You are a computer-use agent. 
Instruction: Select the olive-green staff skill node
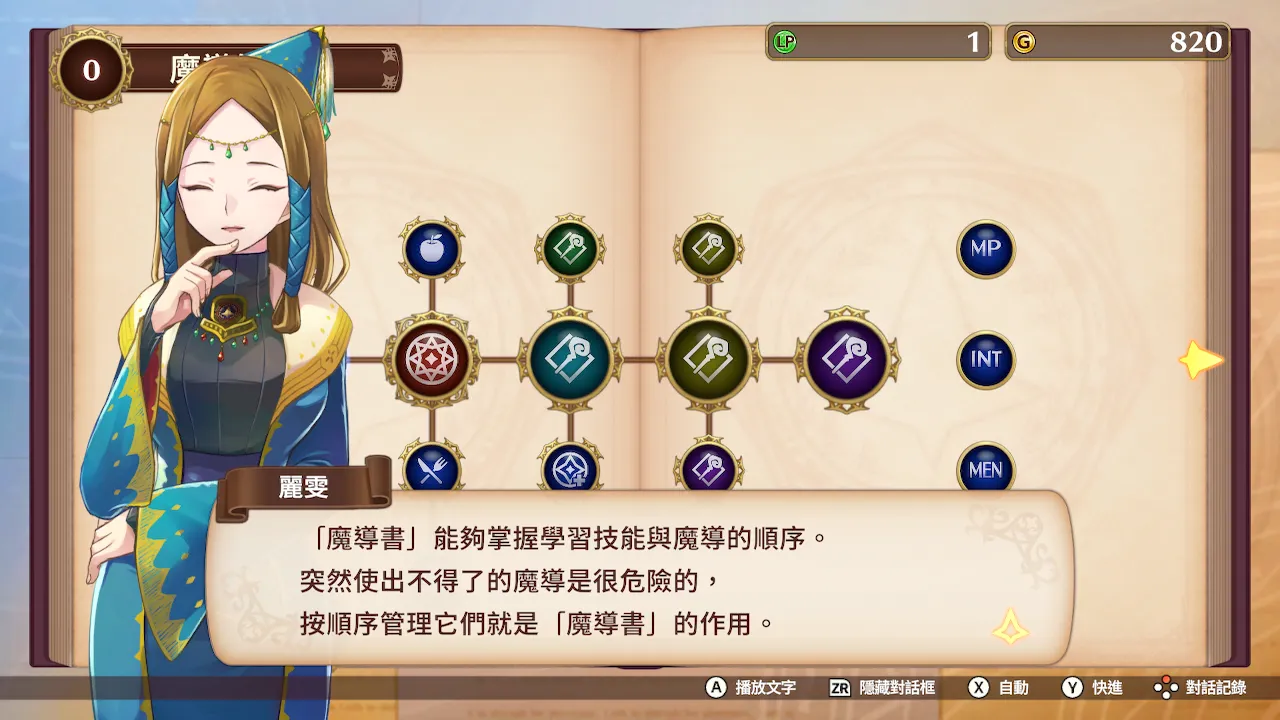(709, 360)
